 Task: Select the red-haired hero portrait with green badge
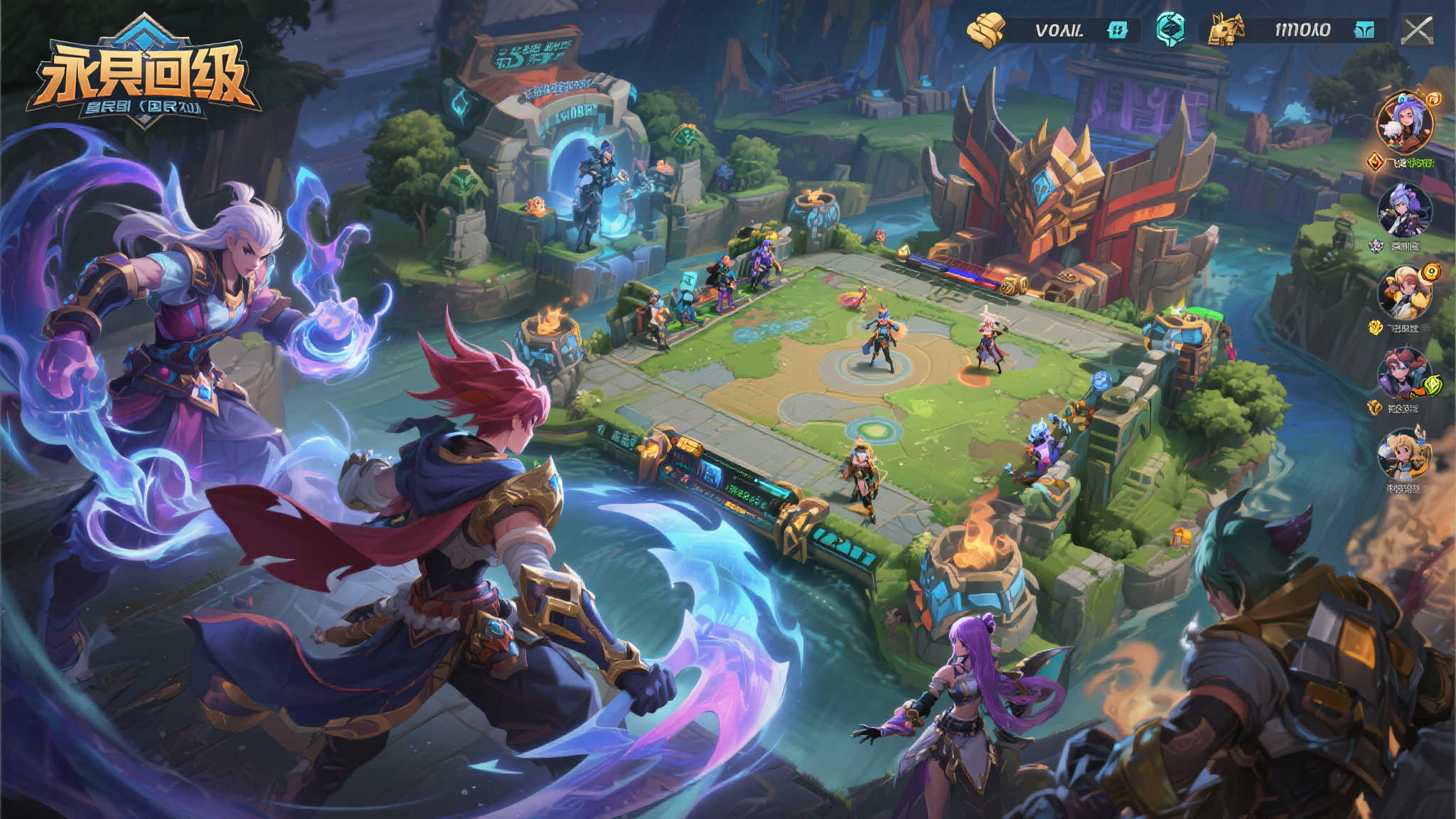(1404, 374)
